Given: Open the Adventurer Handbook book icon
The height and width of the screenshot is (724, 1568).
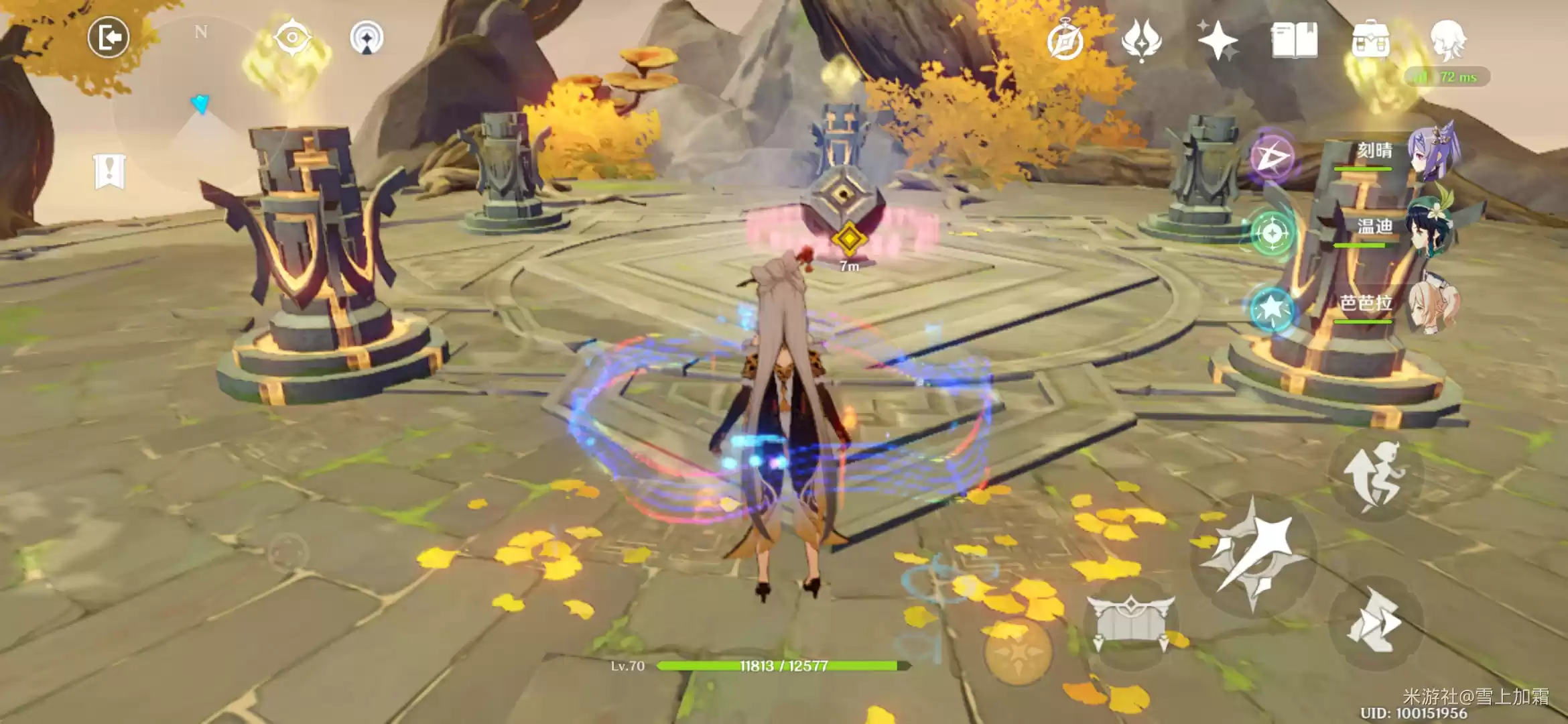Looking at the screenshot, I should [x=1294, y=40].
